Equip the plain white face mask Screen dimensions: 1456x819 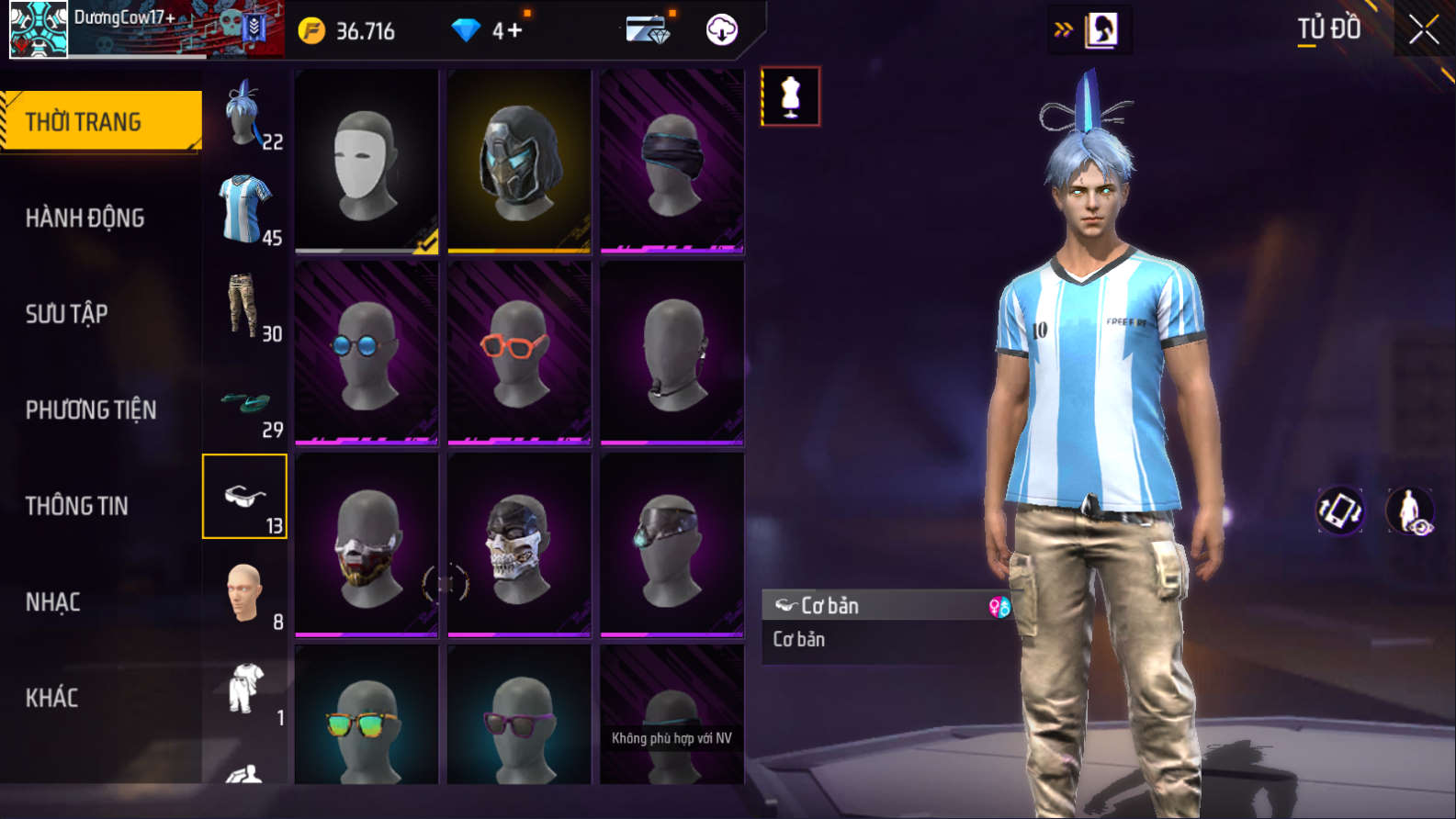click(367, 161)
